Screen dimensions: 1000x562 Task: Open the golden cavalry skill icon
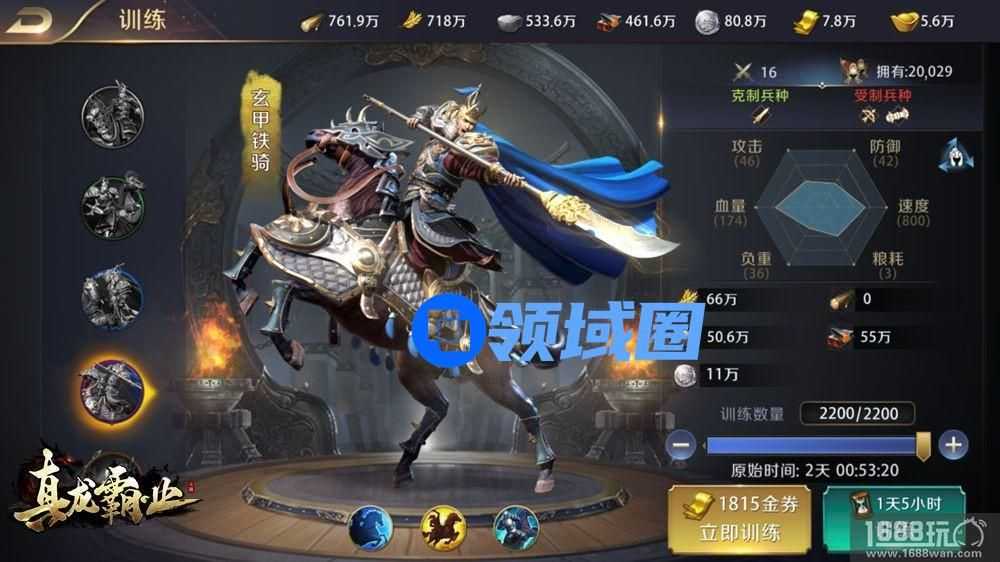pyautogui.click(x=445, y=528)
